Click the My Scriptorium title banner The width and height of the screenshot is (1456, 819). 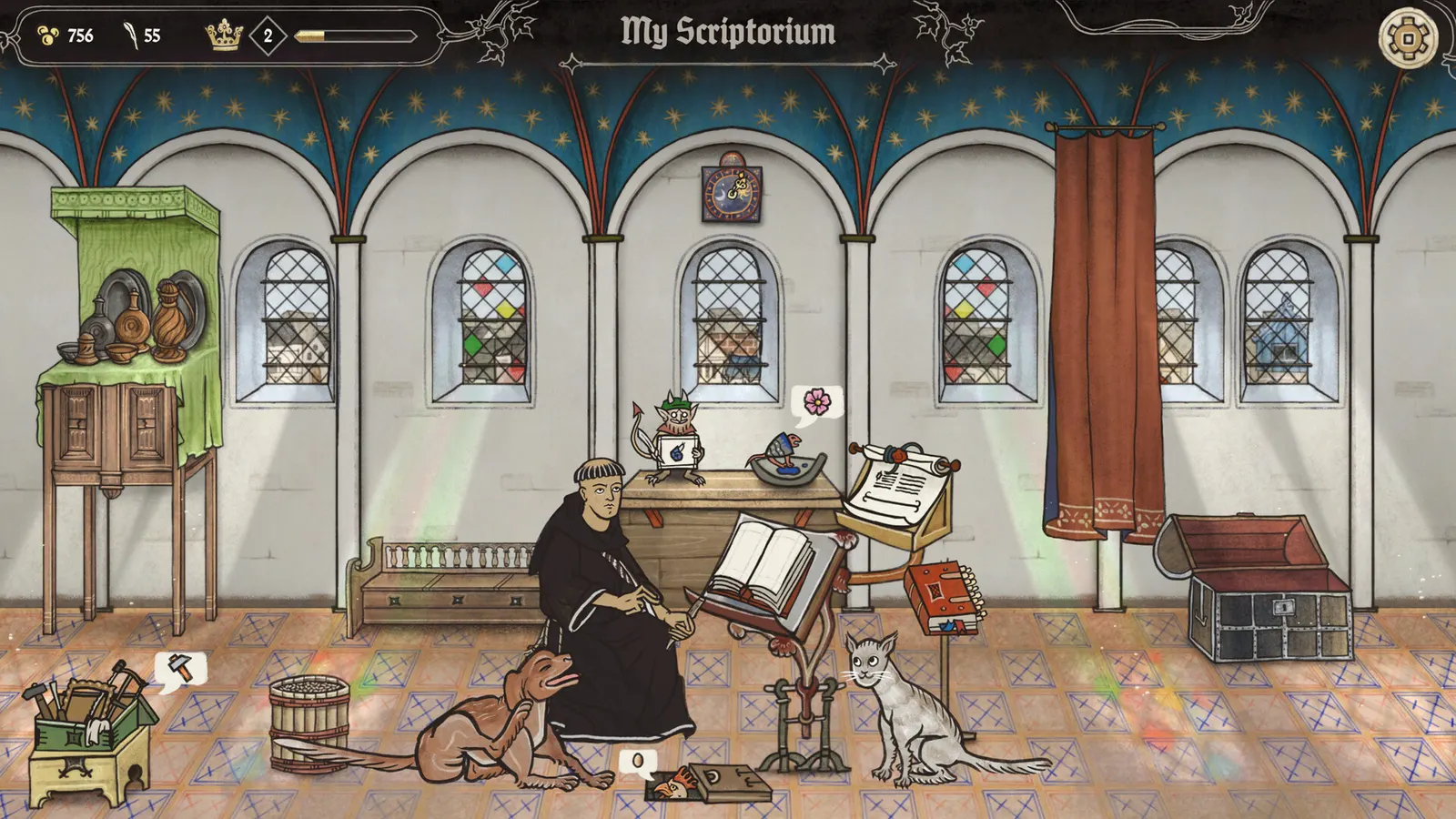727,33
